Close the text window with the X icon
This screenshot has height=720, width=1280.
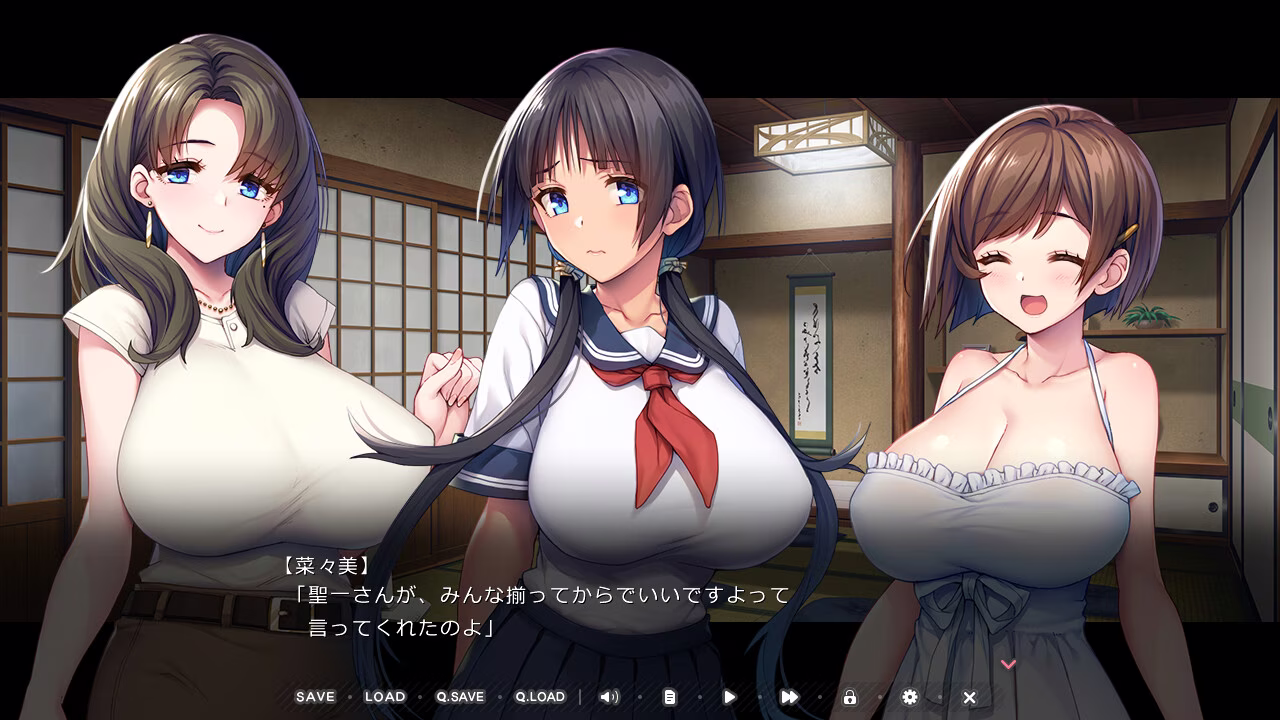968,697
